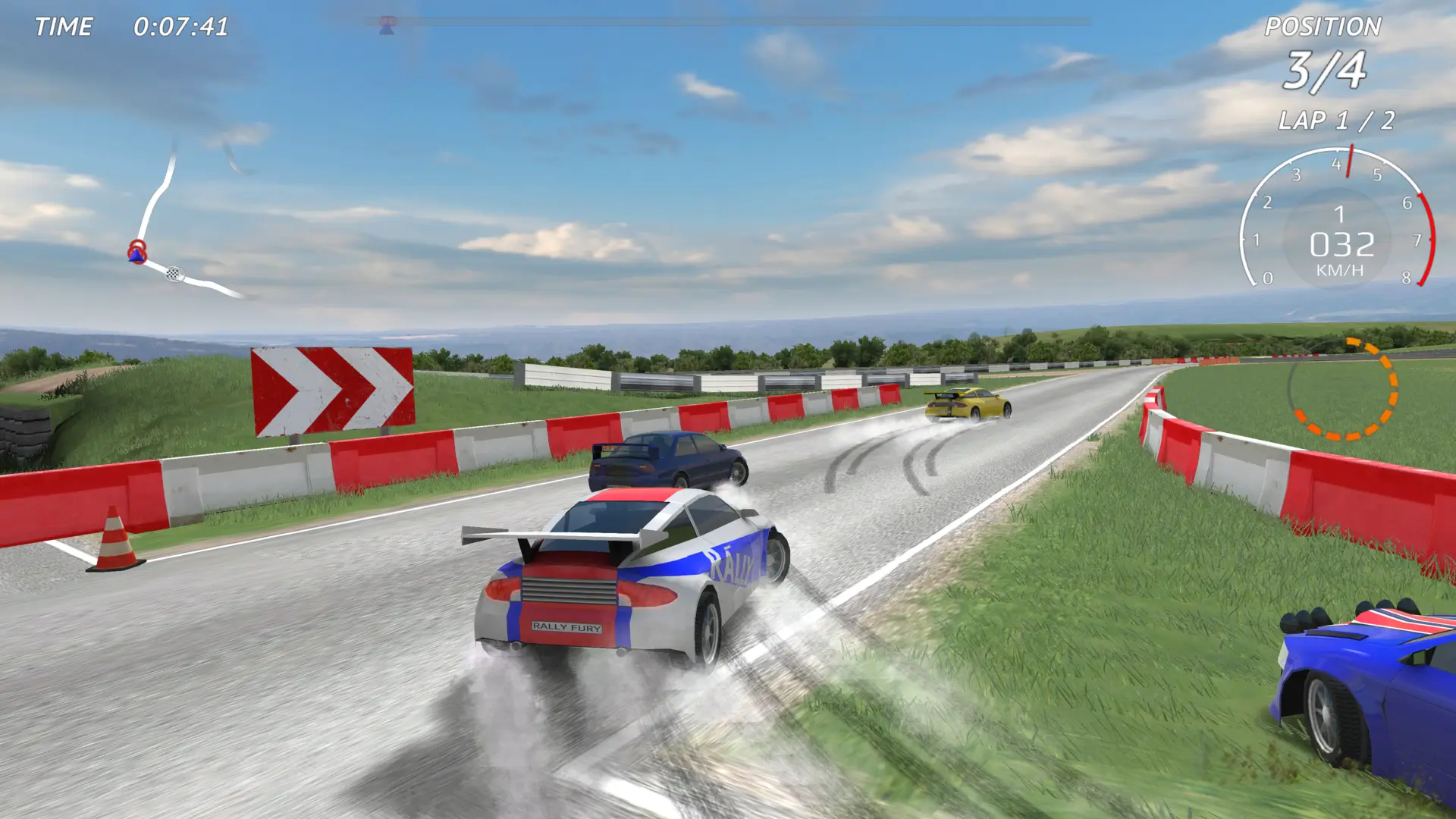Select the checkered finish flag on the minimap
Image resolution: width=1456 pixels, height=819 pixels.
point(174,275)
